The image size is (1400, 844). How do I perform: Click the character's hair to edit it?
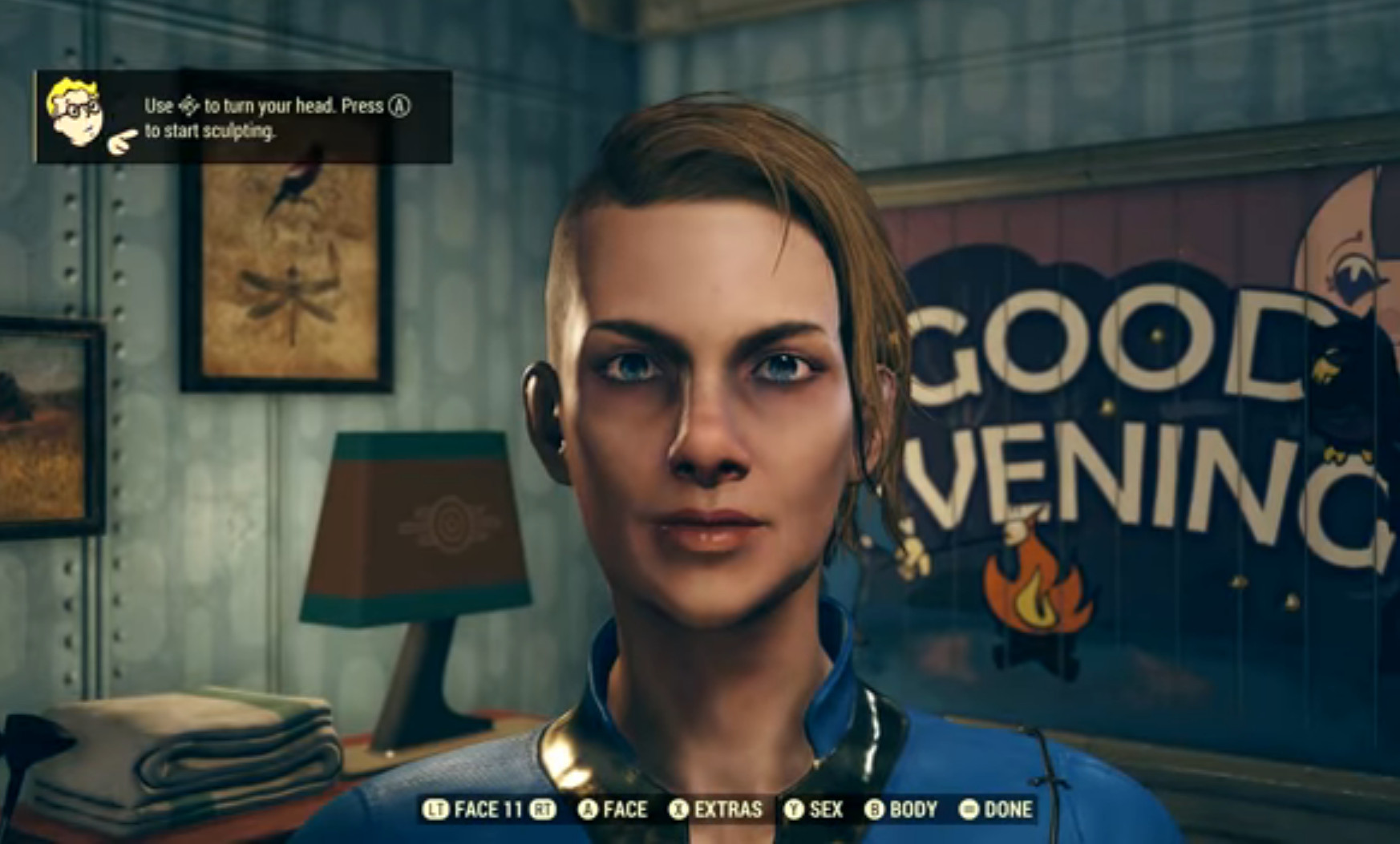[706, 176]
